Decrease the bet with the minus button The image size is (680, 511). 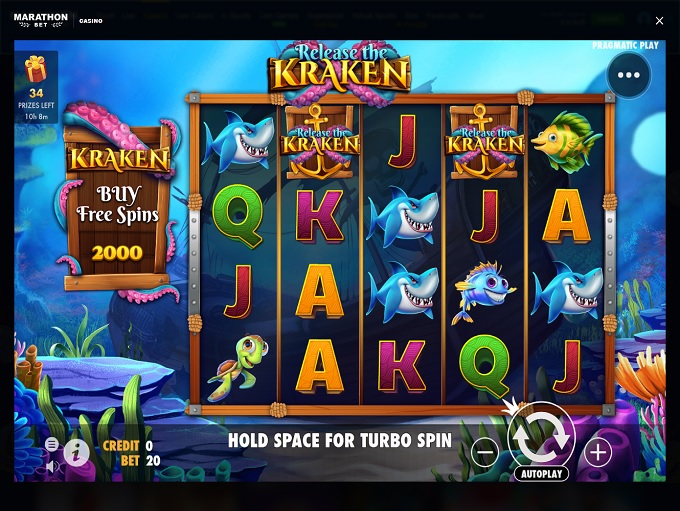click(485, 453)
